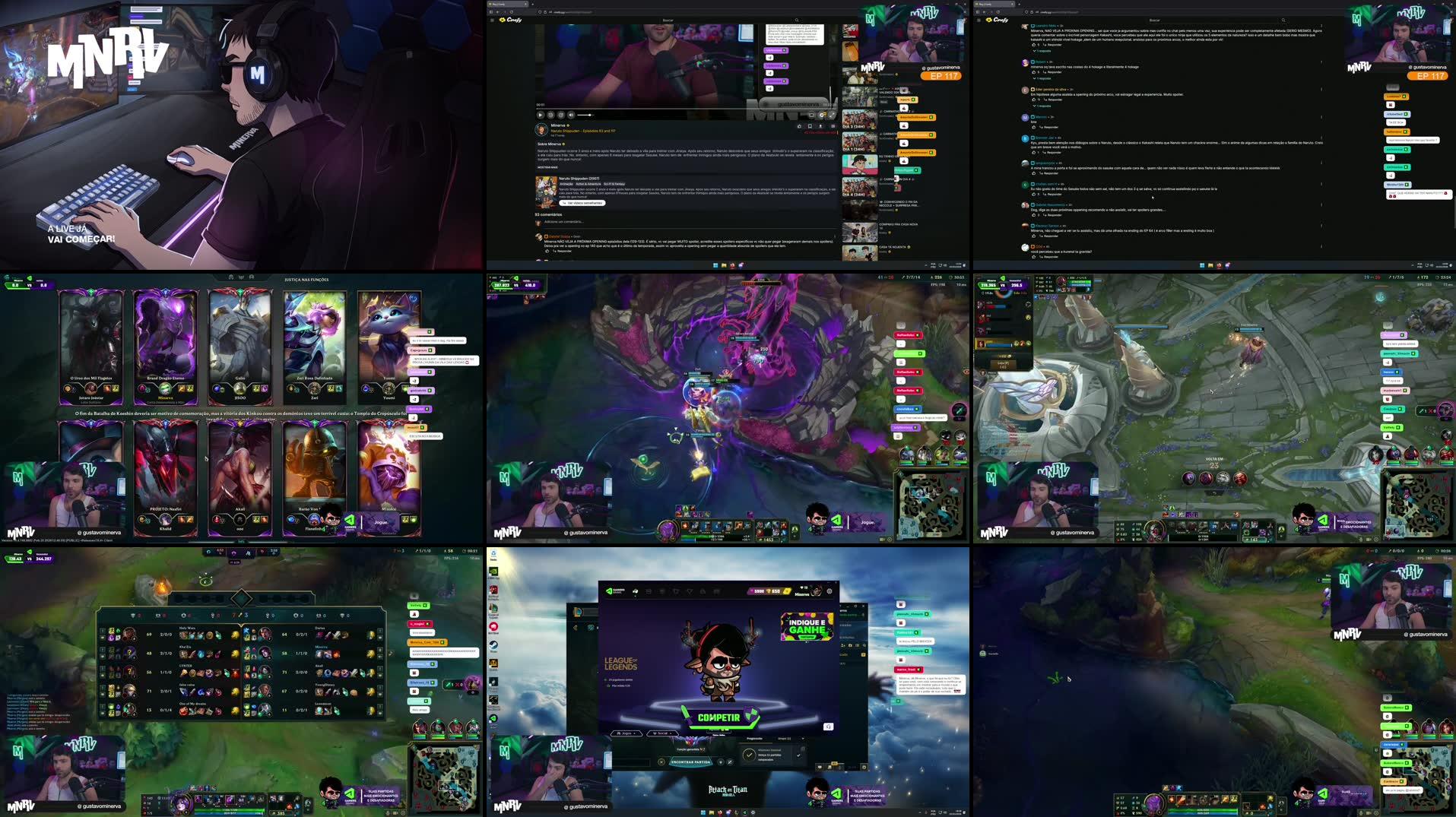Image resolution: width=1456 pixels, height=817 pixels.
Task: Expand the description with MOSTRAR MAIS
Action: point(547,167)
